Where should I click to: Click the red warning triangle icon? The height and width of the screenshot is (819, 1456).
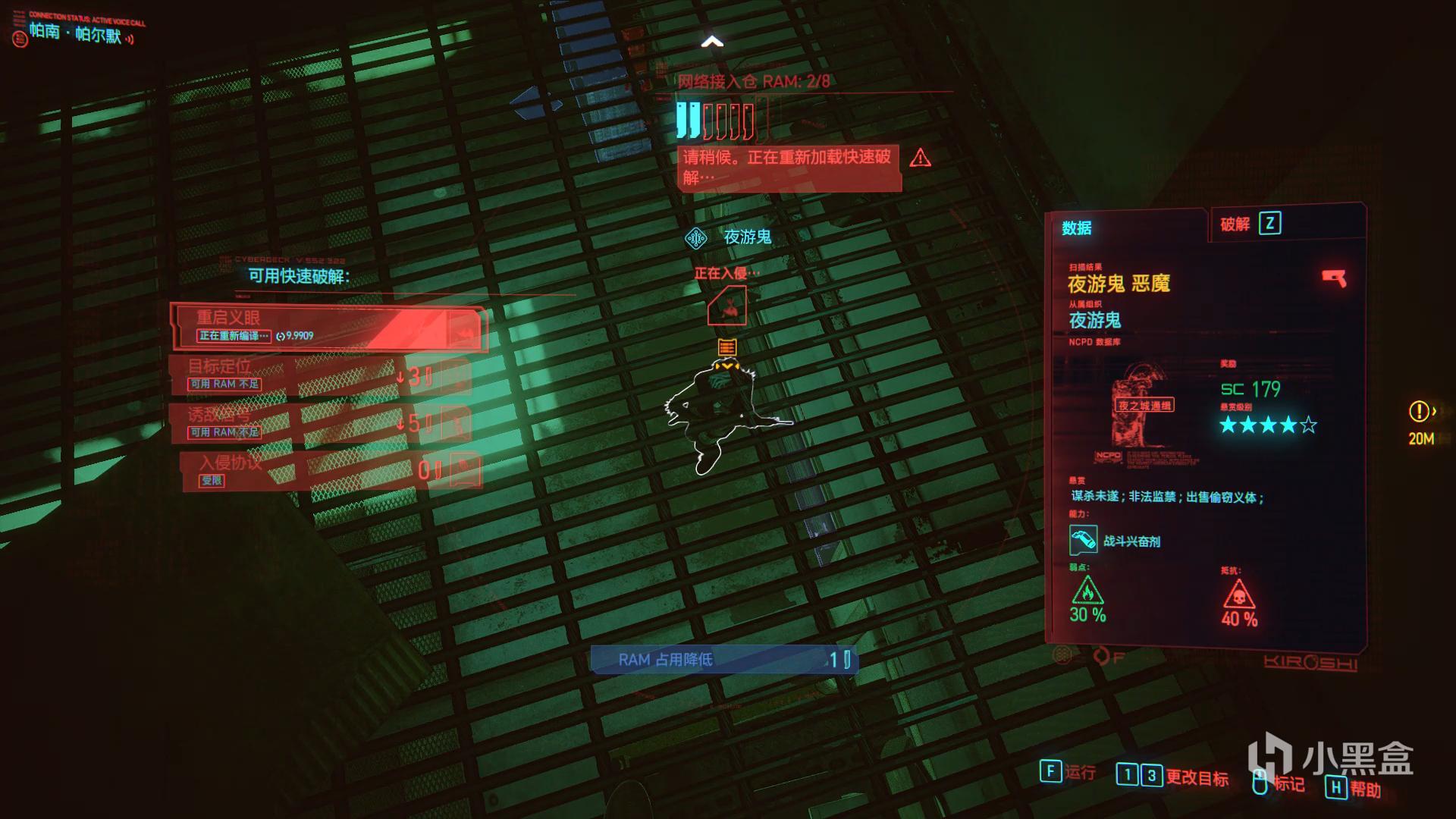click(x=921, y=158)
